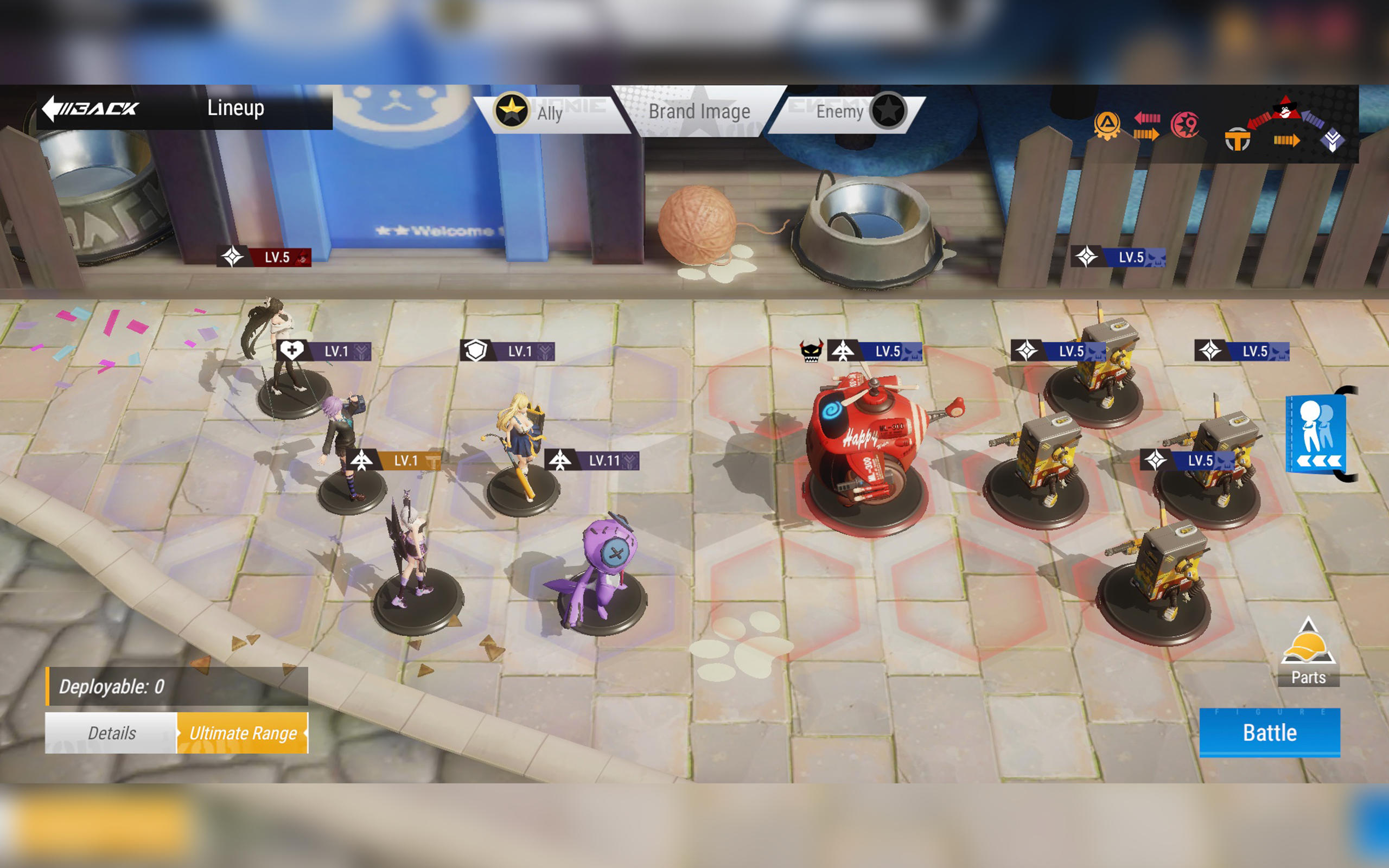
Task: Switch to the Details view
Action: [x=113, y=733]
